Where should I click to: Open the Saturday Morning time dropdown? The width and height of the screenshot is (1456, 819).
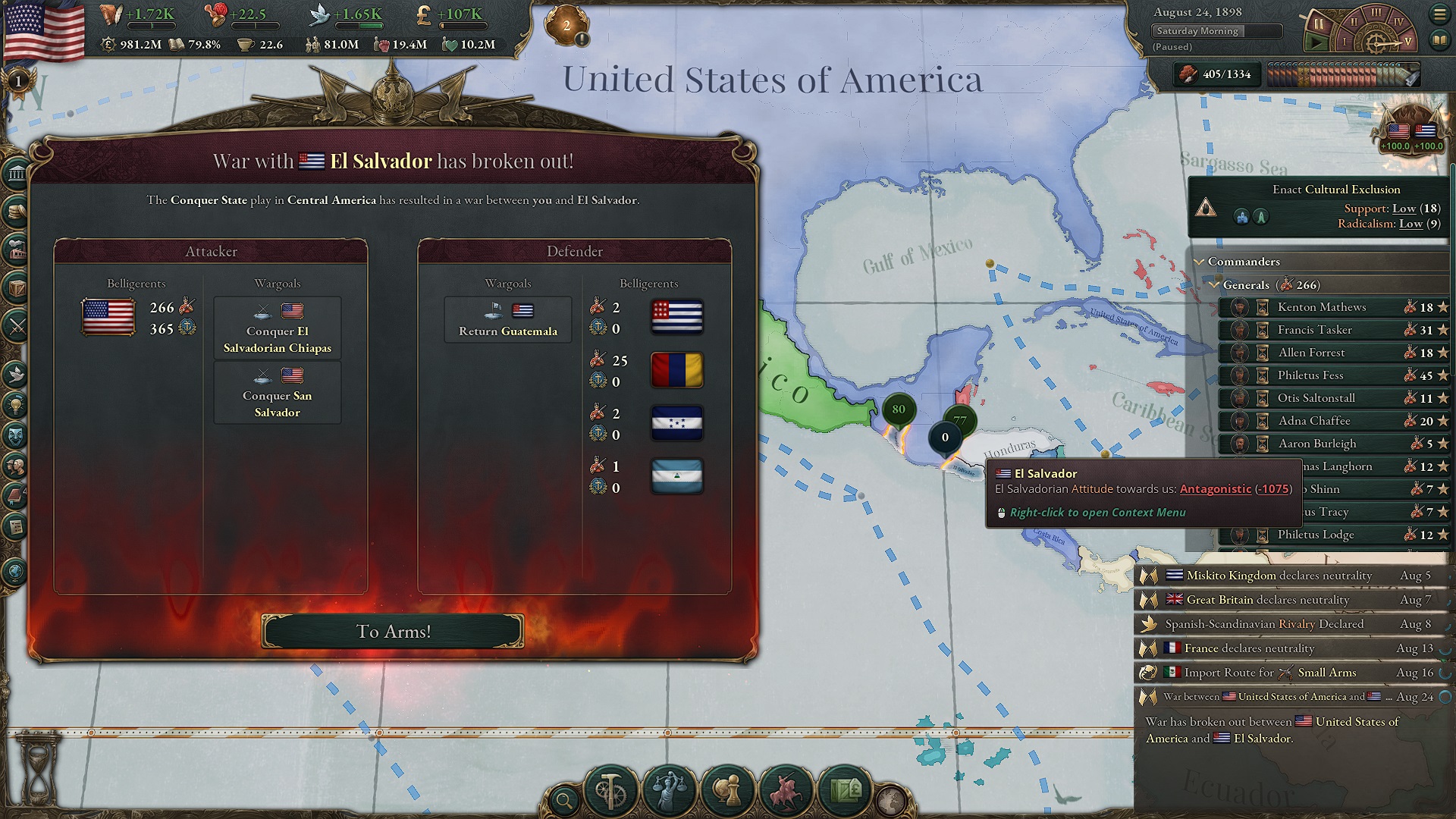click(x=1216, y=32)
